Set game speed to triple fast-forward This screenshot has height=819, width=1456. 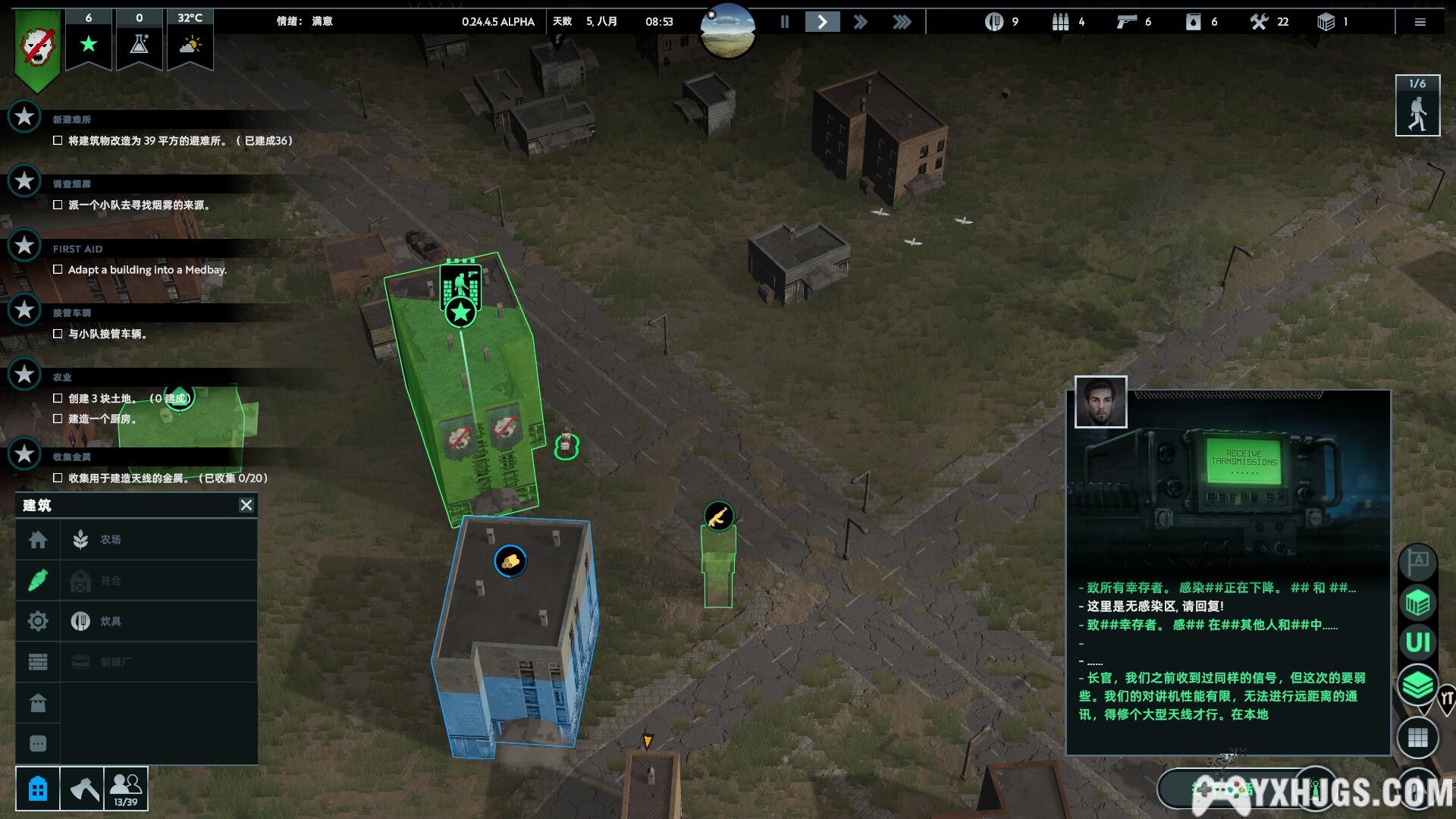pos(901,22)
